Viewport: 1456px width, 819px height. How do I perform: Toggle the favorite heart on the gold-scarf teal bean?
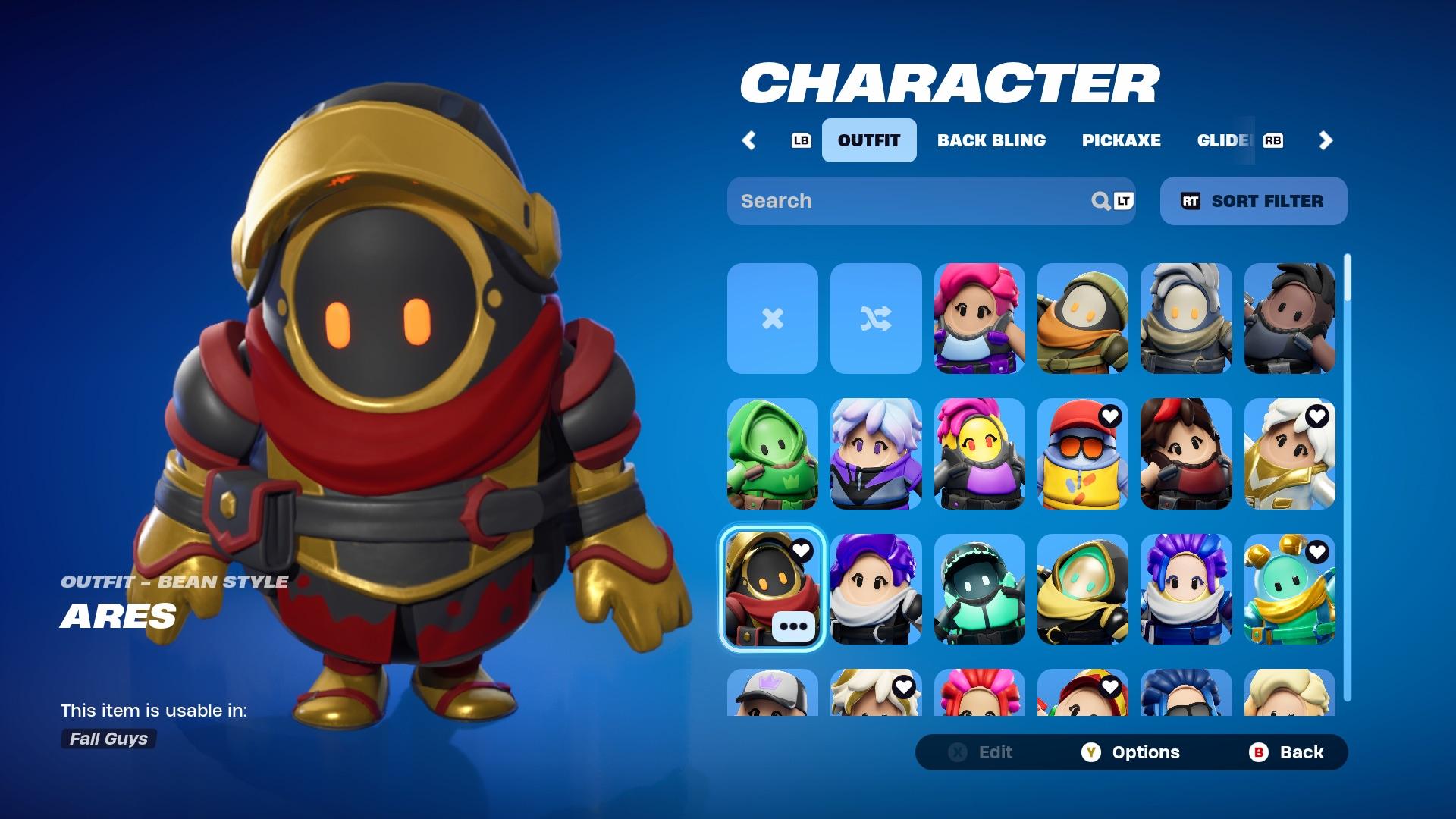tap(1317, 551)
